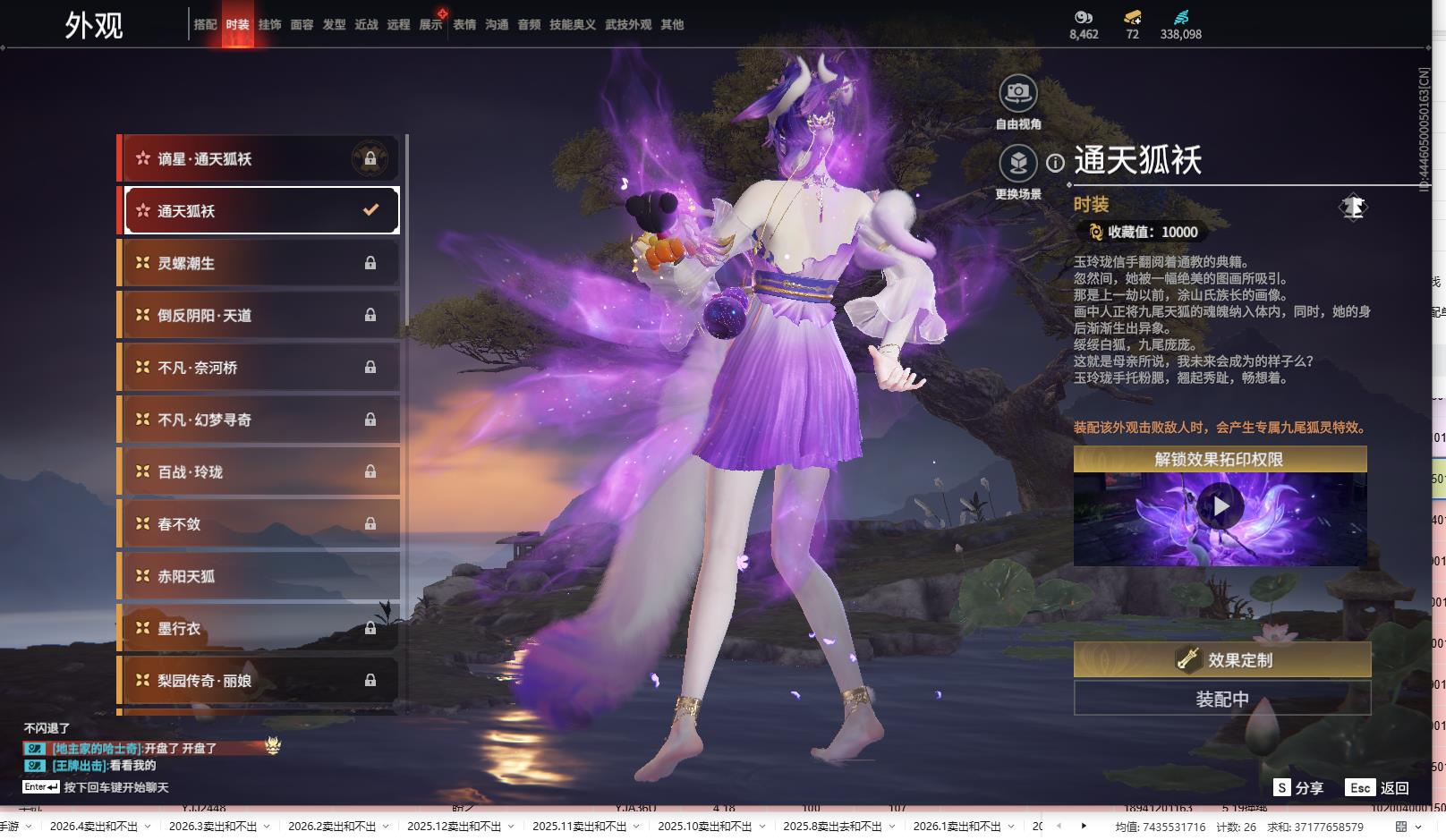The width and height of the screenshot is (1446, 840).
Task: Select the 面容 tab
Action: click(302, 25)
